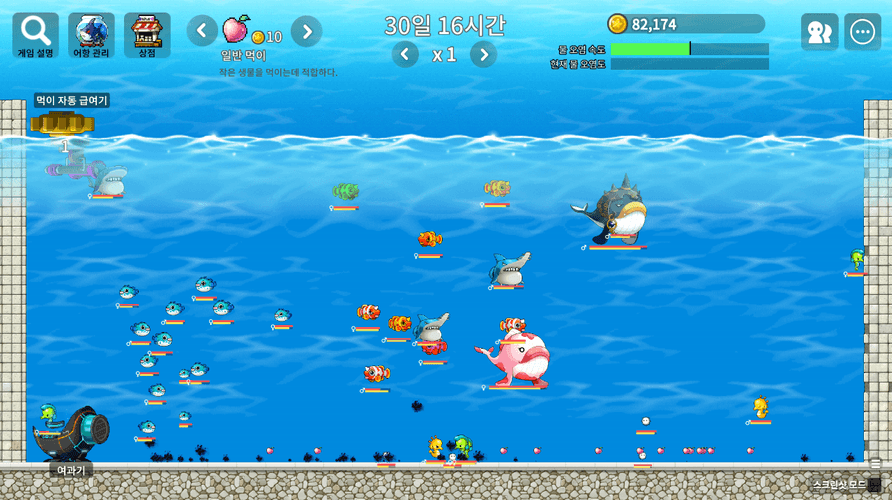Select the peach 일반 먹이 food icon
This screenshot has height=500, width=892.
coord(237,29)
